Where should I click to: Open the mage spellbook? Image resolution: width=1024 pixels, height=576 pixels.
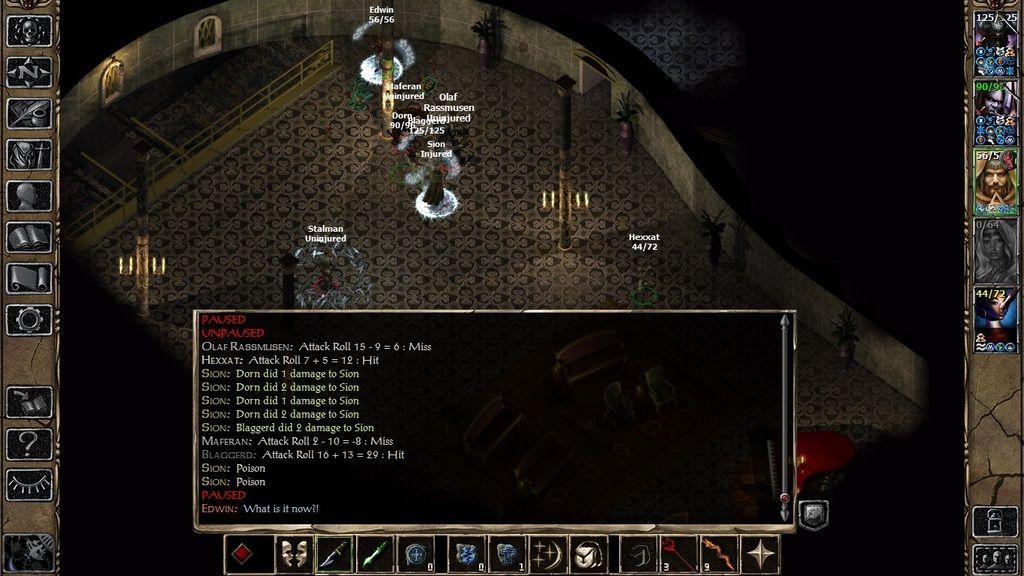tap(29, 237)
